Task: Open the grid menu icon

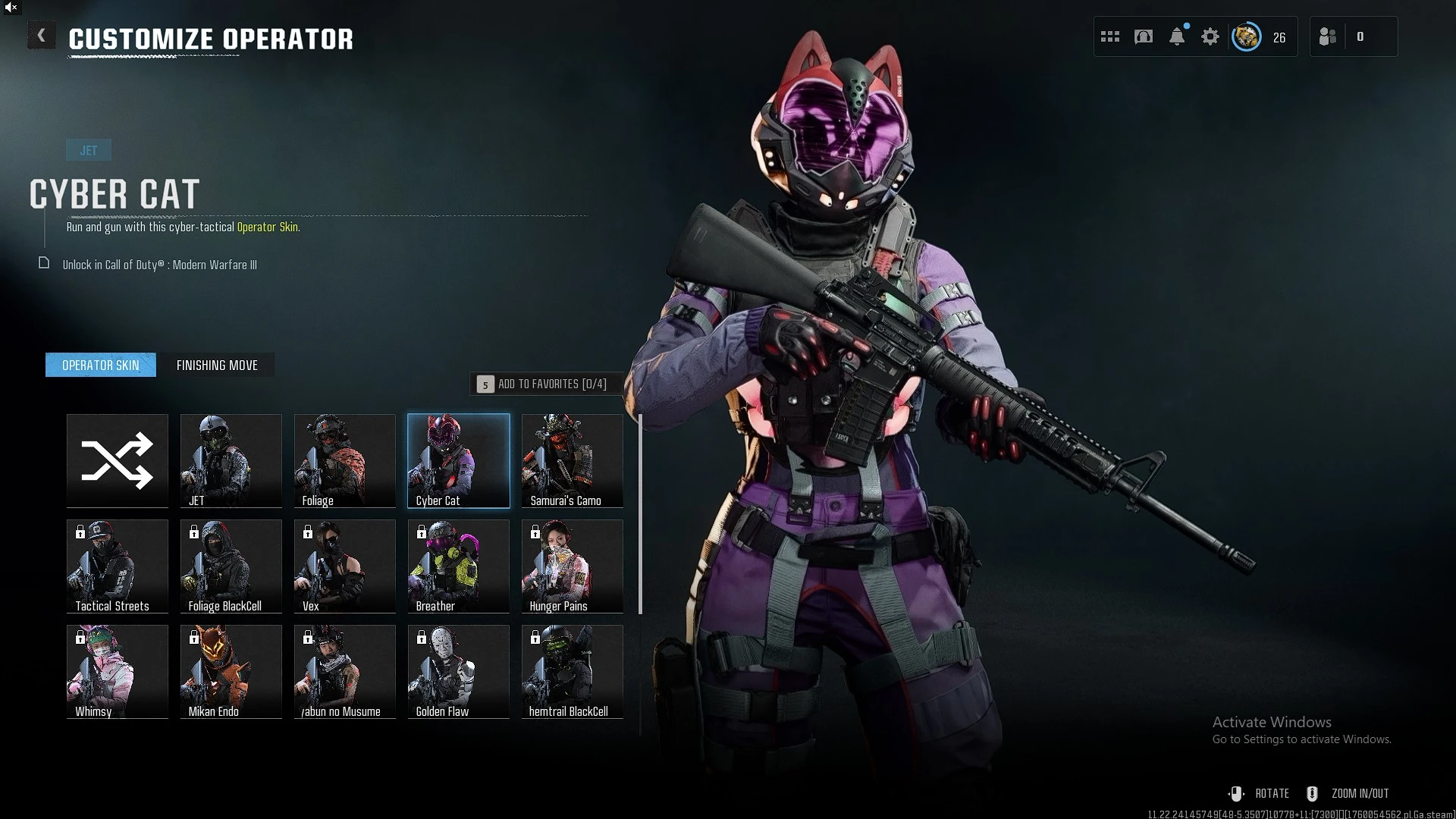Action: tap(1110, 36)
